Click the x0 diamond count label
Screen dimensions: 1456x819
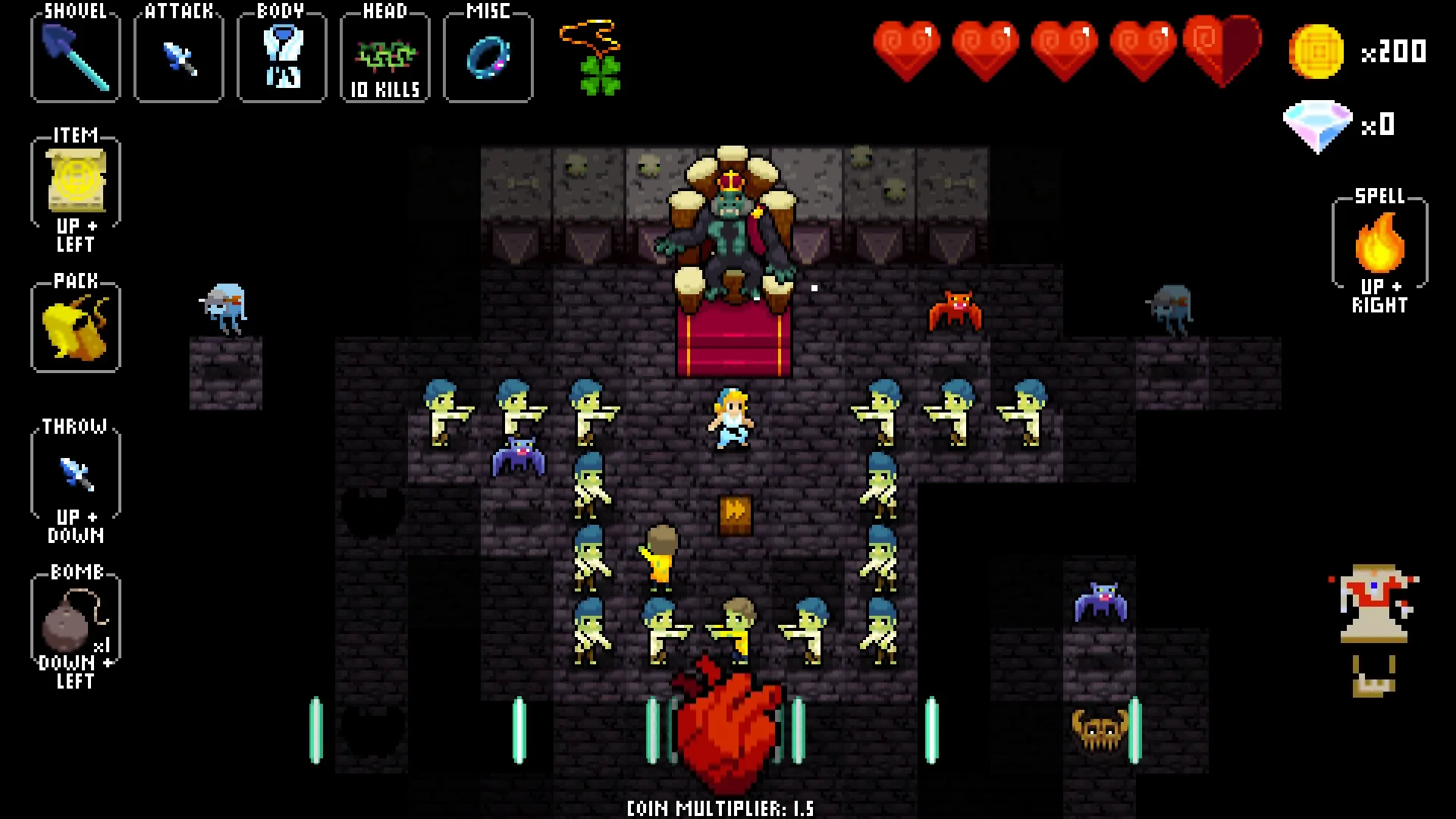1380,126
